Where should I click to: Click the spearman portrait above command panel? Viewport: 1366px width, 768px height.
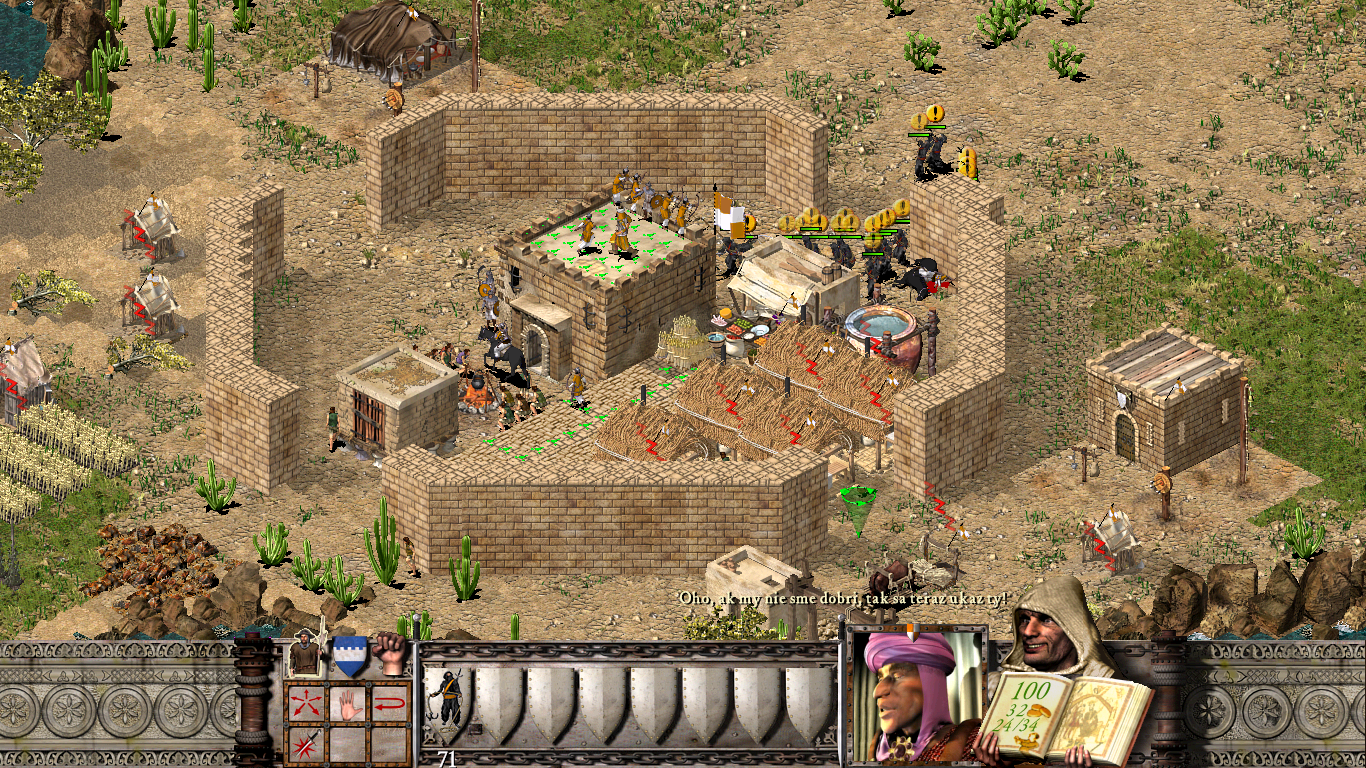tap(304, 656)
